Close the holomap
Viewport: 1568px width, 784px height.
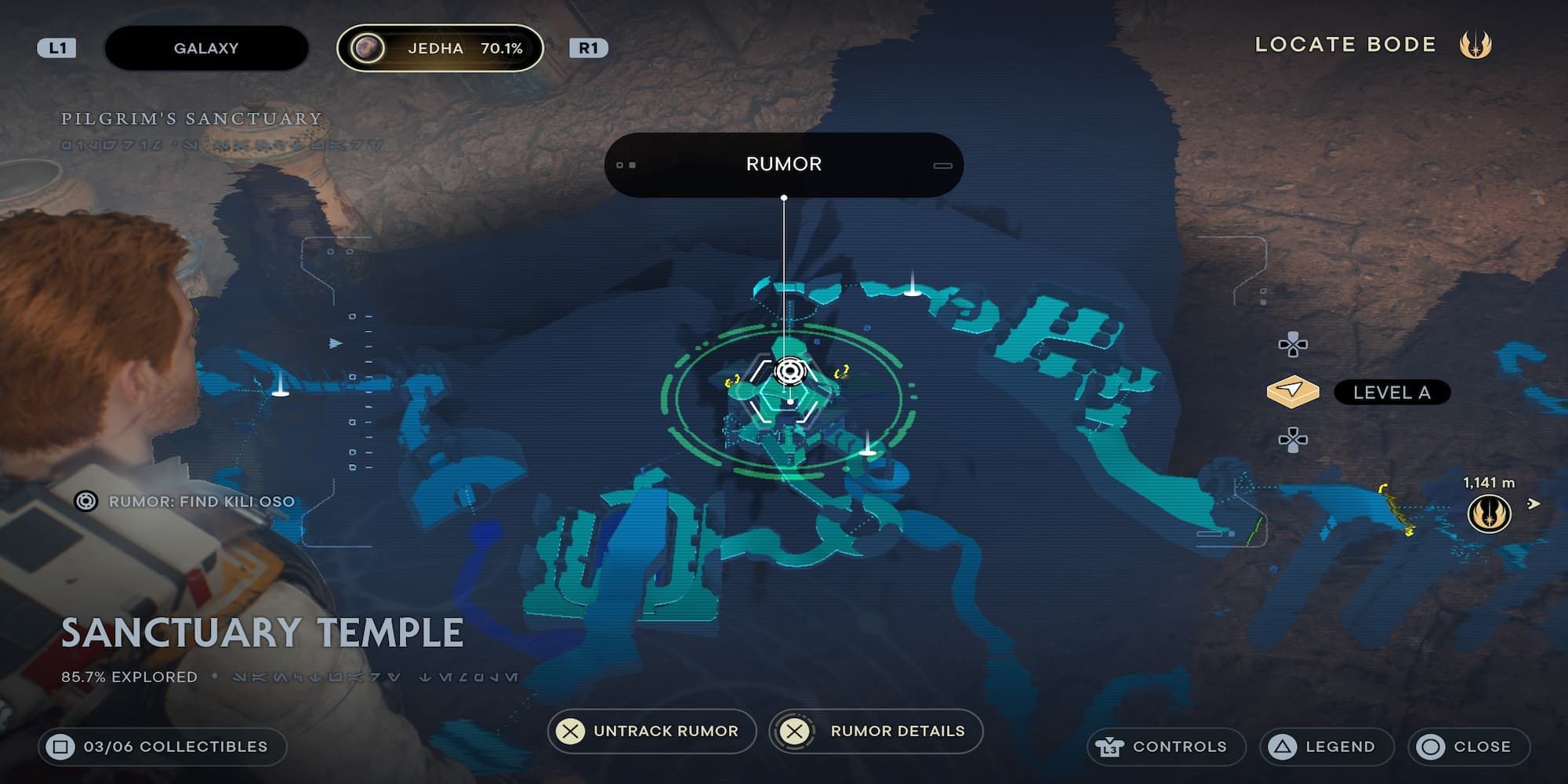1468,746
